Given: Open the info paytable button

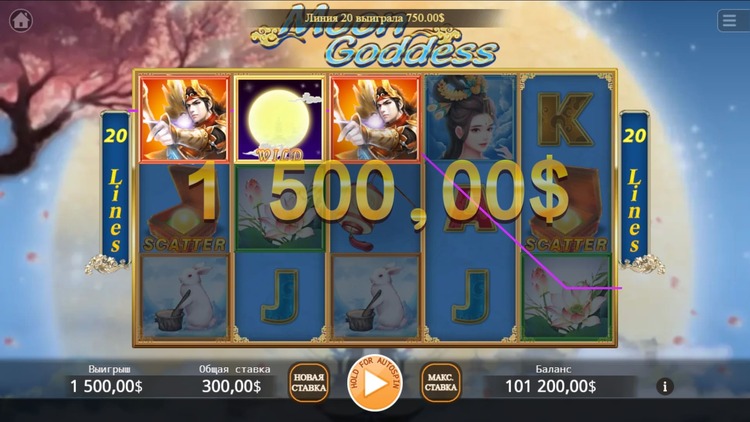Looking at the screenshot, I should coord(666,386).
